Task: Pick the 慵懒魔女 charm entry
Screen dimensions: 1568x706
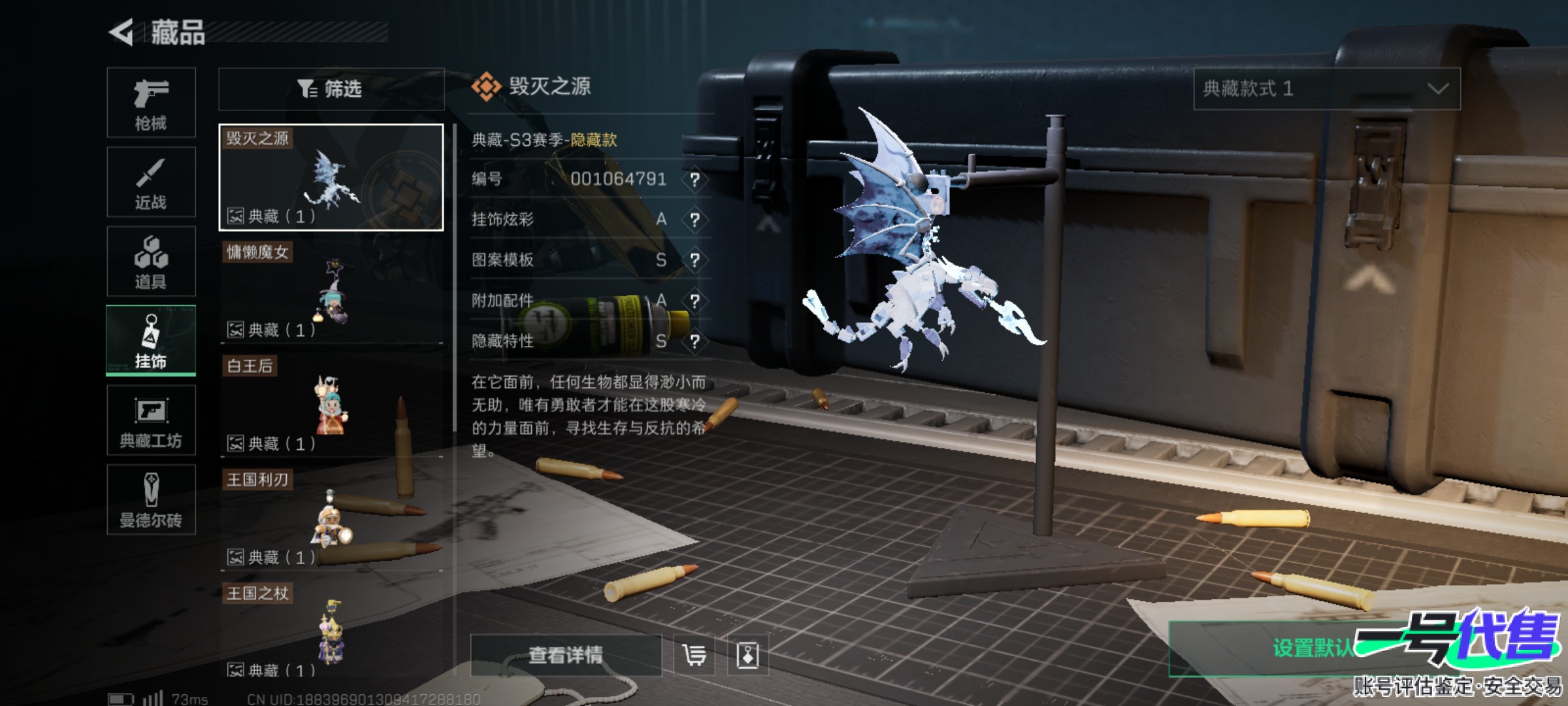Action: 331,292
